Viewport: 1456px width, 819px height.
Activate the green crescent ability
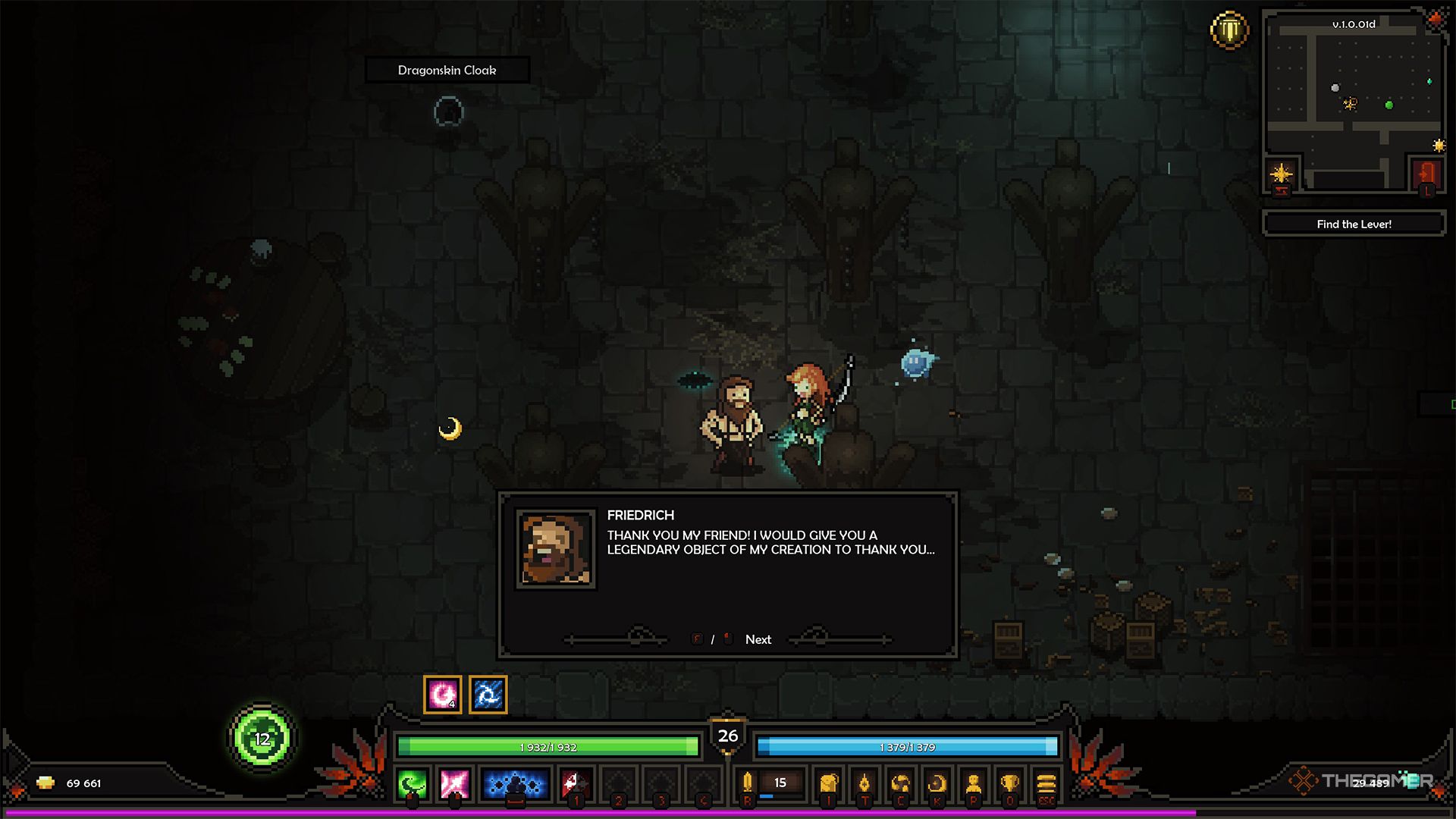(413, 784)
